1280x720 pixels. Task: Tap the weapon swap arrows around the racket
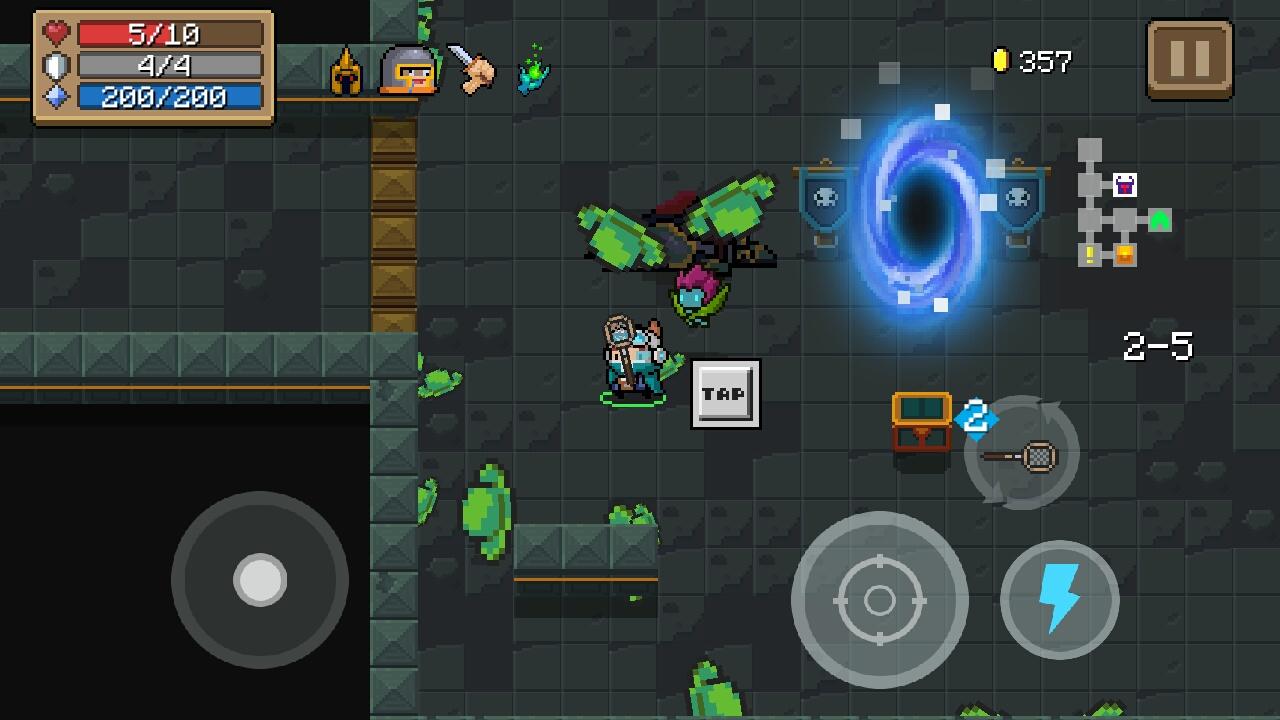point(1021,453)
